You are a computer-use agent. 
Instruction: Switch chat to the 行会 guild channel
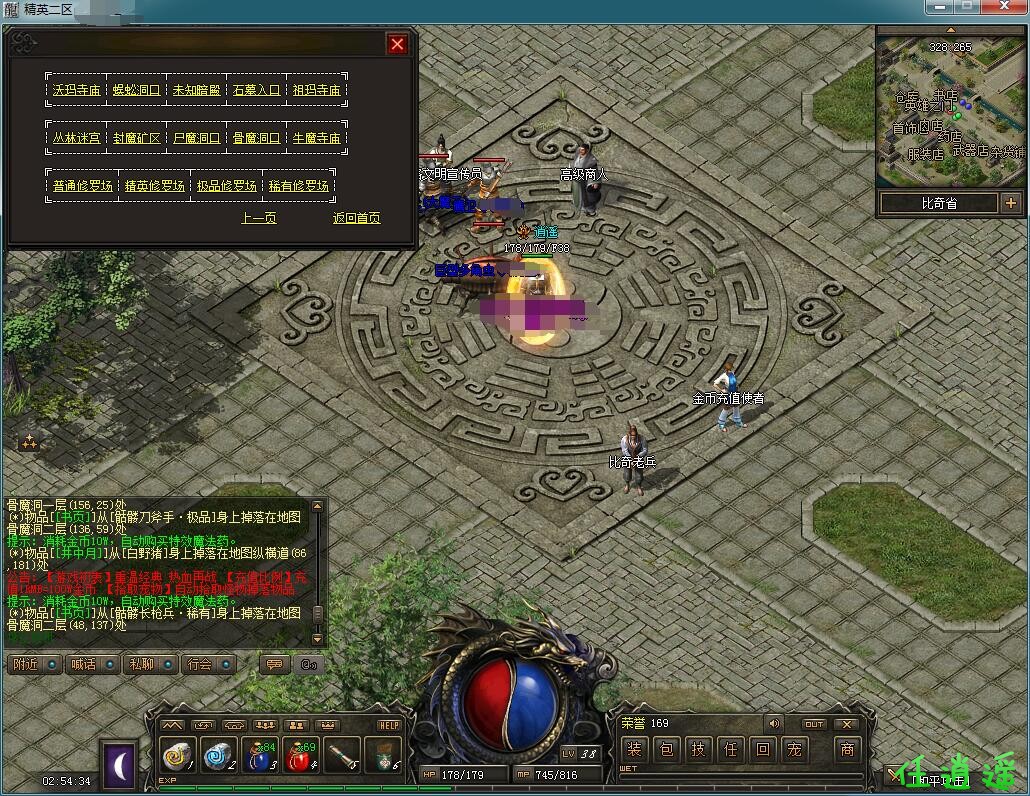click(205, 664)
